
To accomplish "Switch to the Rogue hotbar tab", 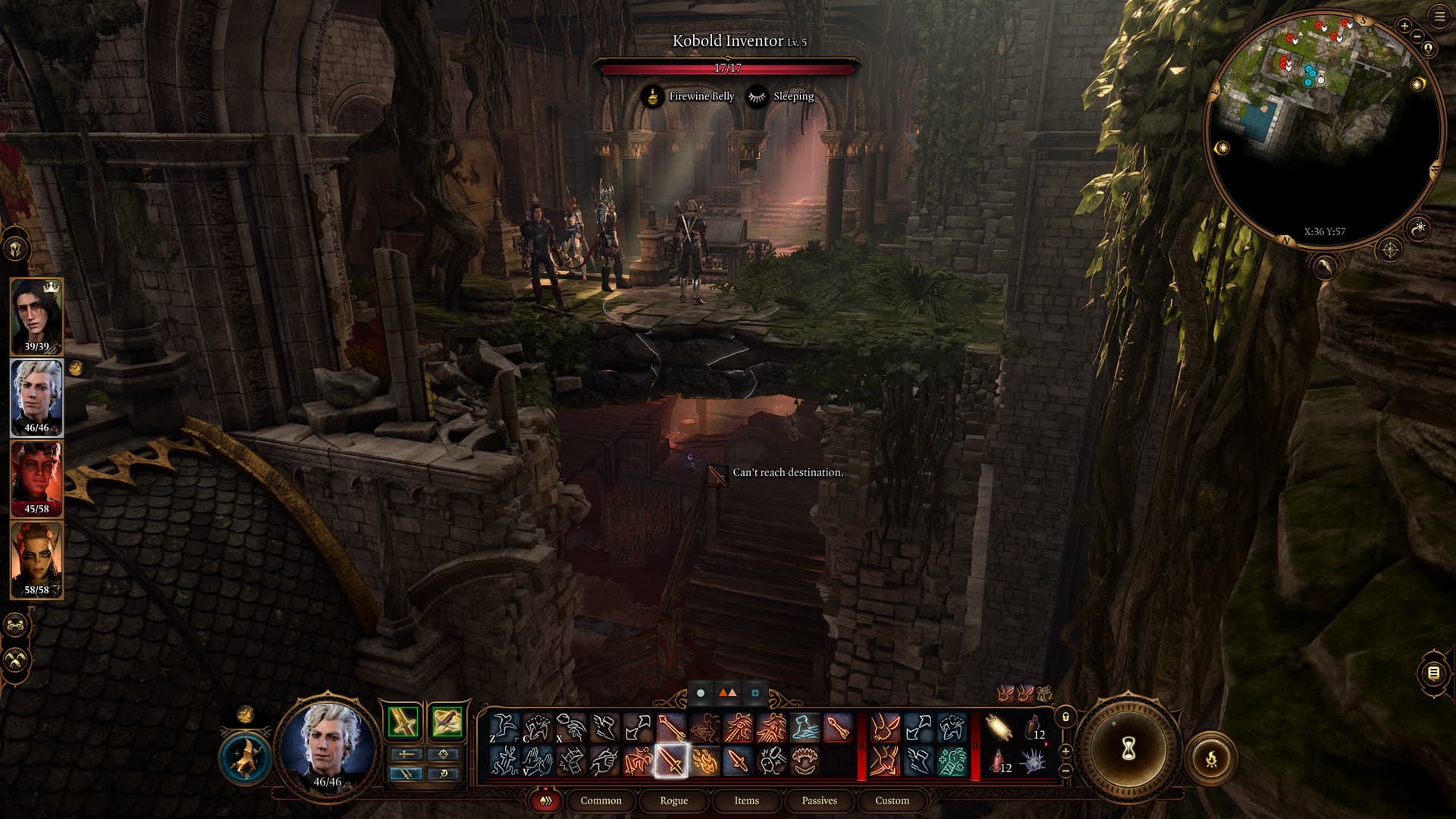I will (x=673, y=800).
